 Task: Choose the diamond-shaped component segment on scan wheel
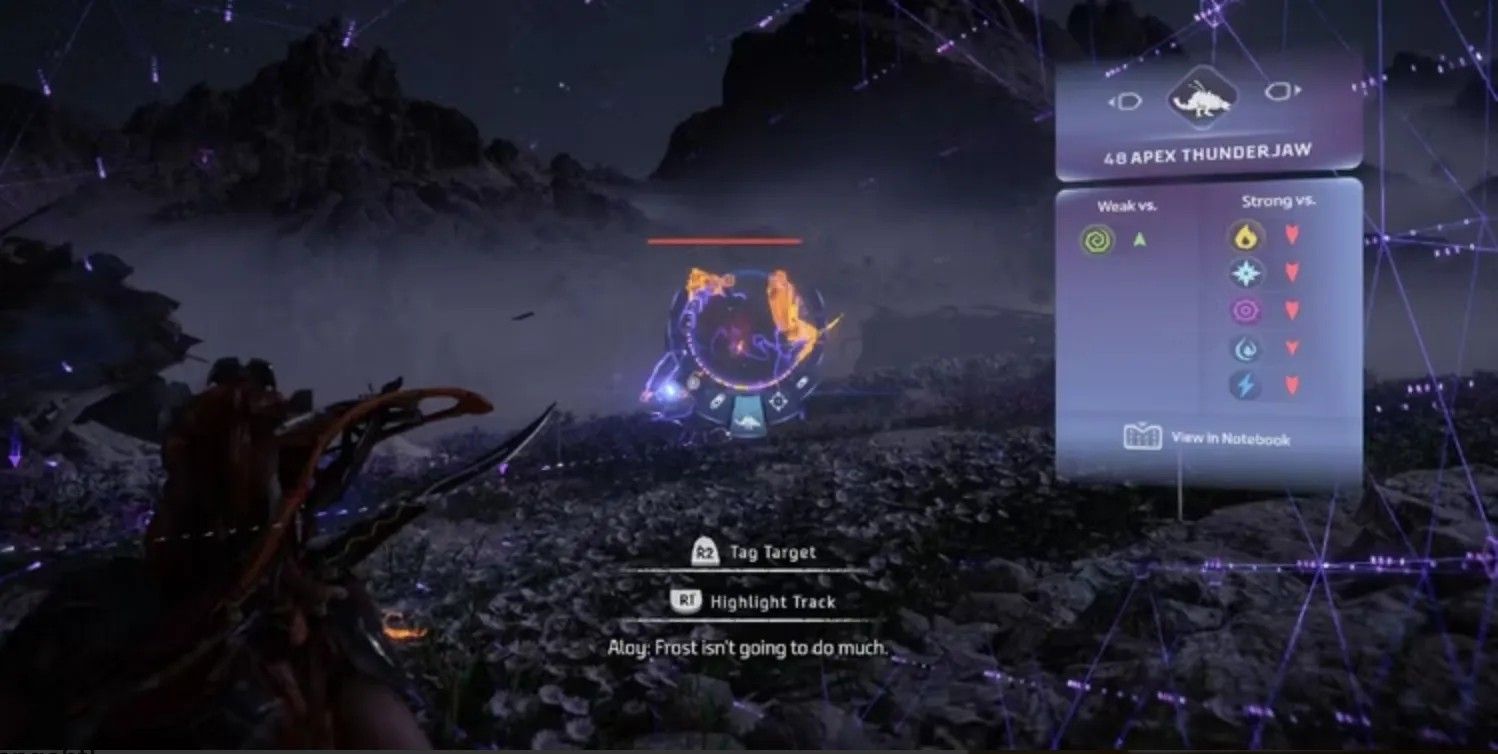click(777, 400)
